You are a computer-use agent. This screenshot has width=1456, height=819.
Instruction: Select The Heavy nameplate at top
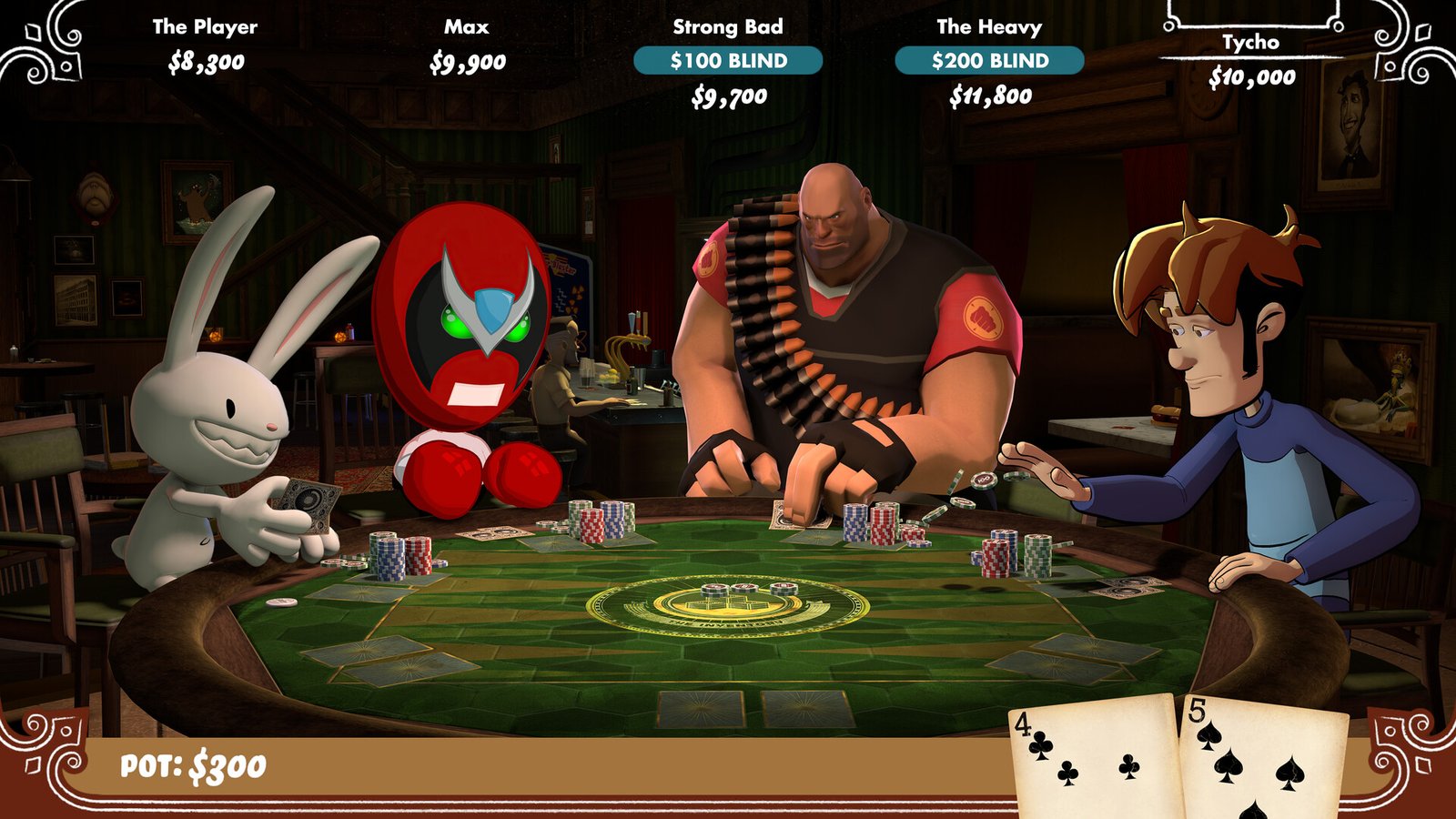988,28
